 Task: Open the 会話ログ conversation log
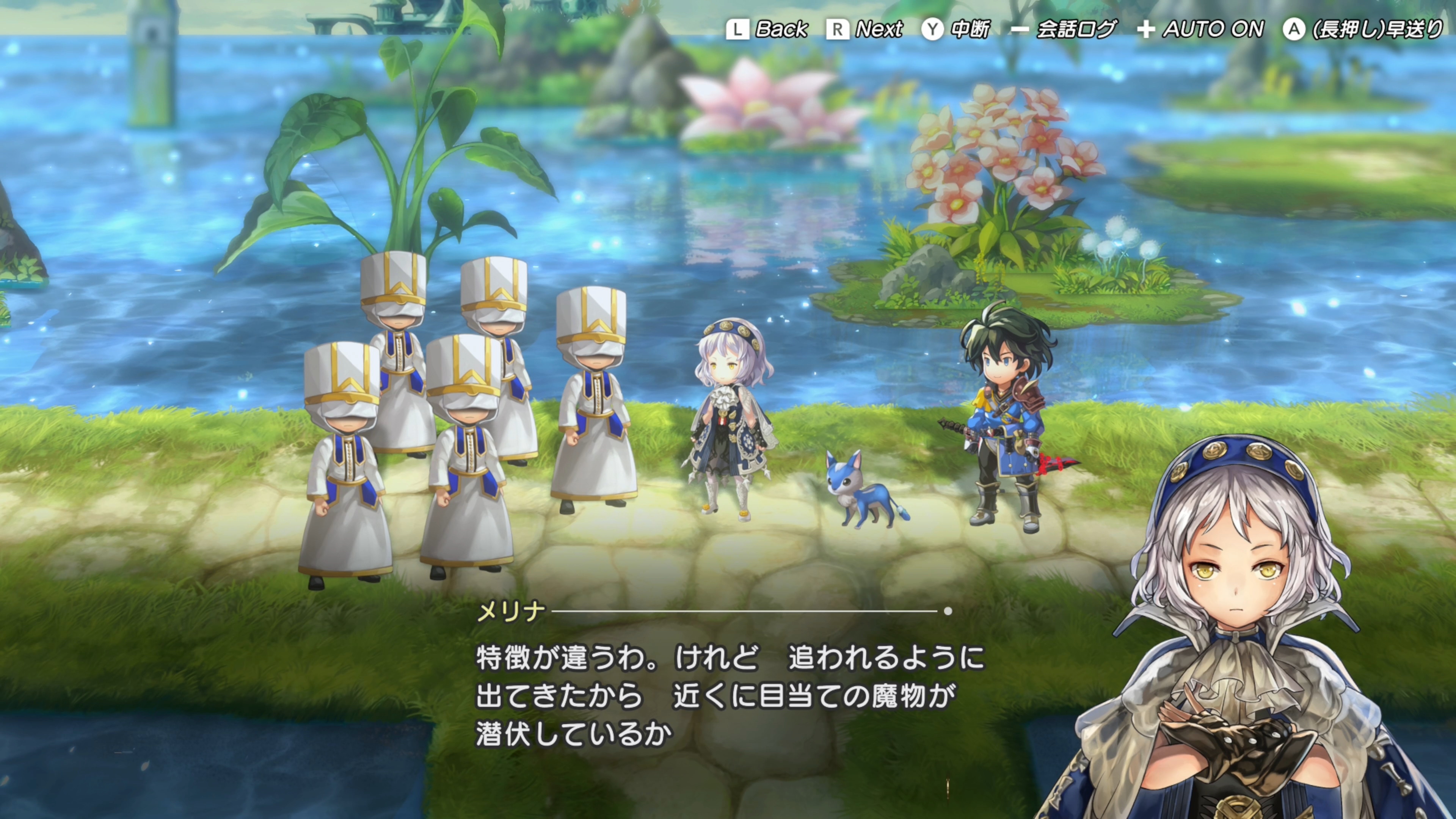pos(1064,30)
